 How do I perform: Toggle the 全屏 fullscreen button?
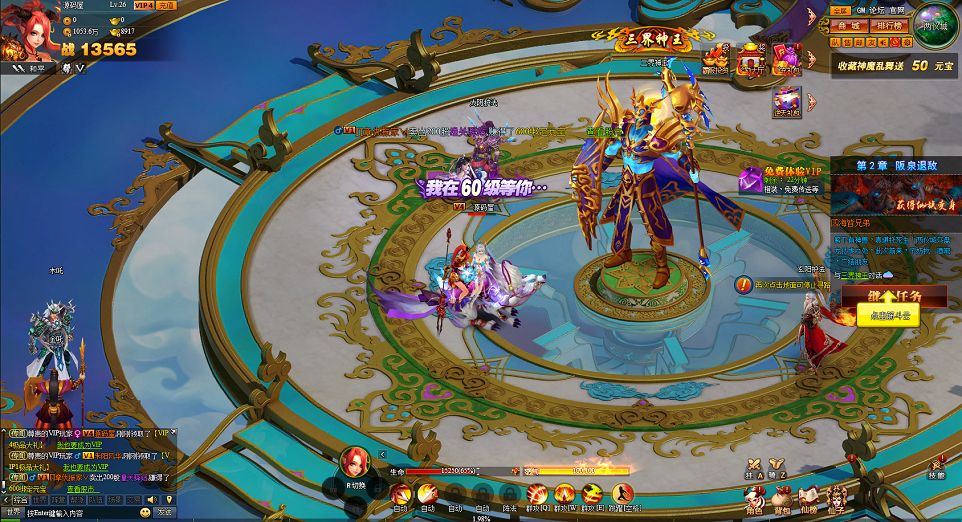840,9
